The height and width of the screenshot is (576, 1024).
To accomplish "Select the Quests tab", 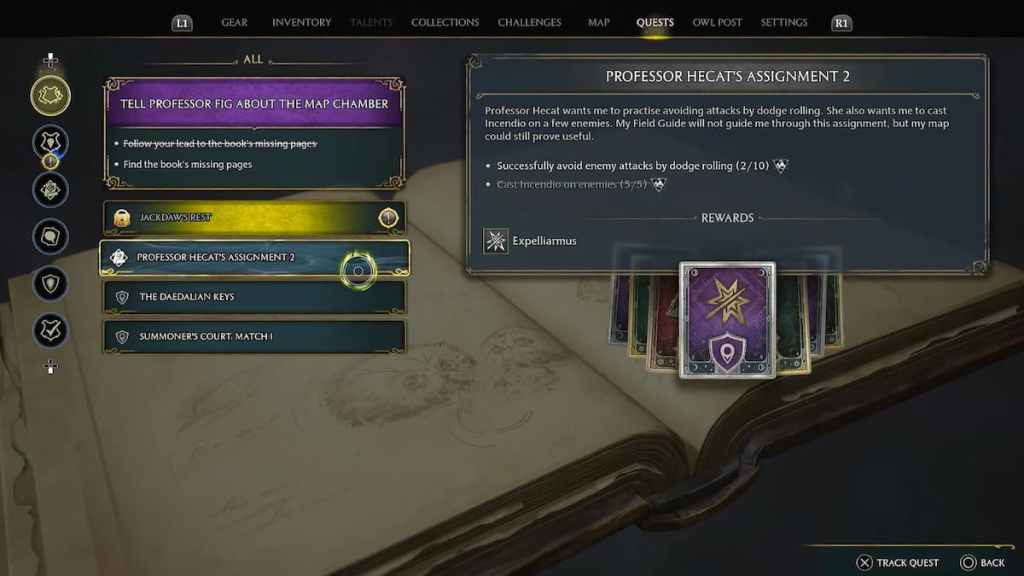I will [655, 22].
